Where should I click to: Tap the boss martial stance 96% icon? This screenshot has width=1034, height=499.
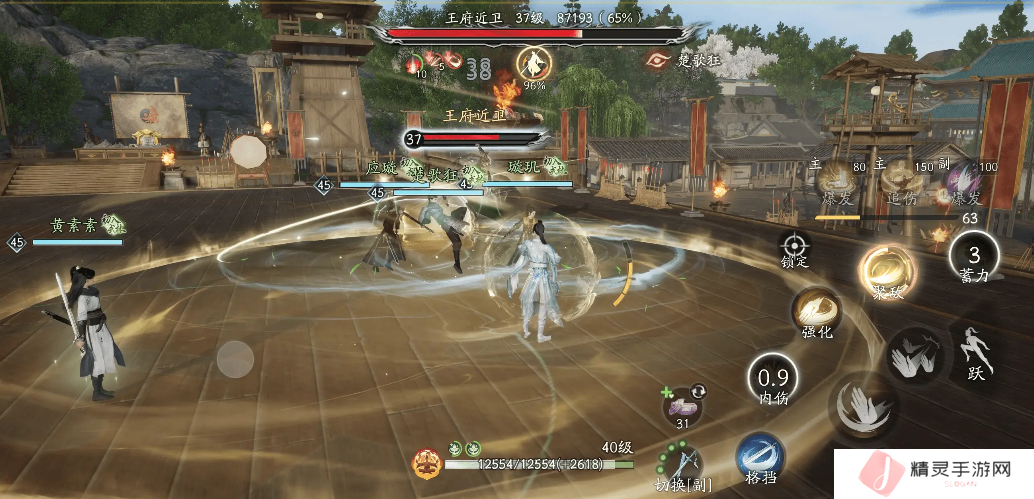tap(534, 64)
